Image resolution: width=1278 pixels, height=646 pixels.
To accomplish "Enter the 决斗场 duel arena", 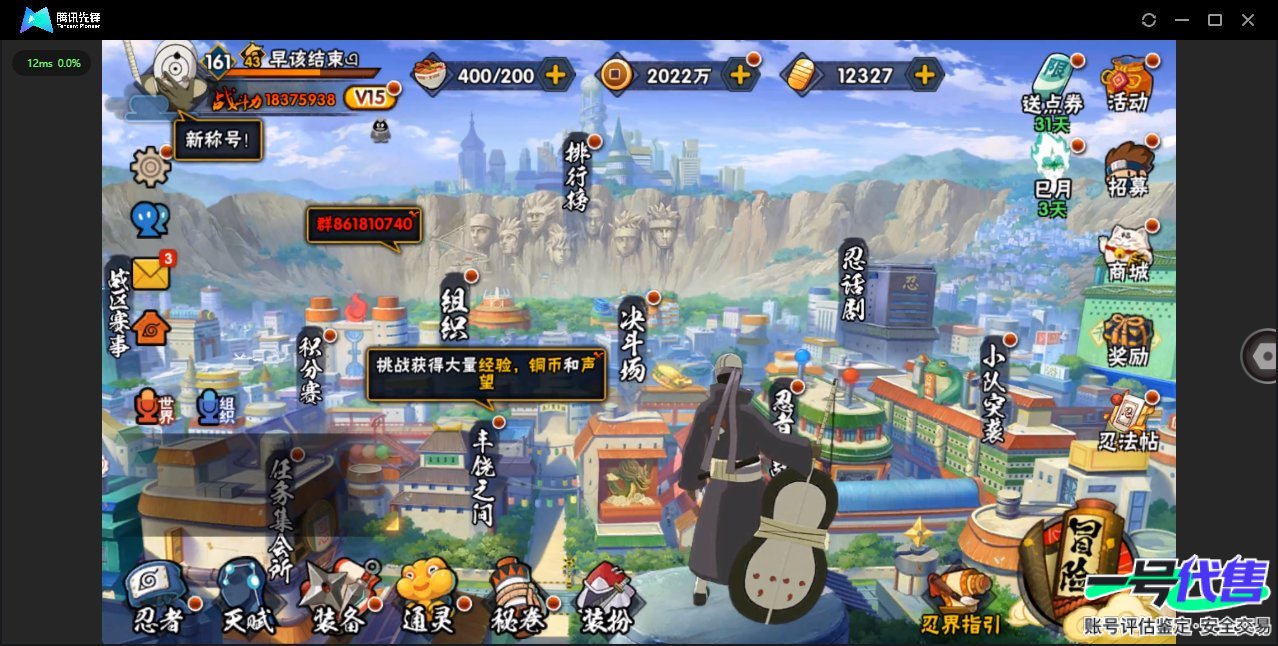I will click(x=633, y=343).
